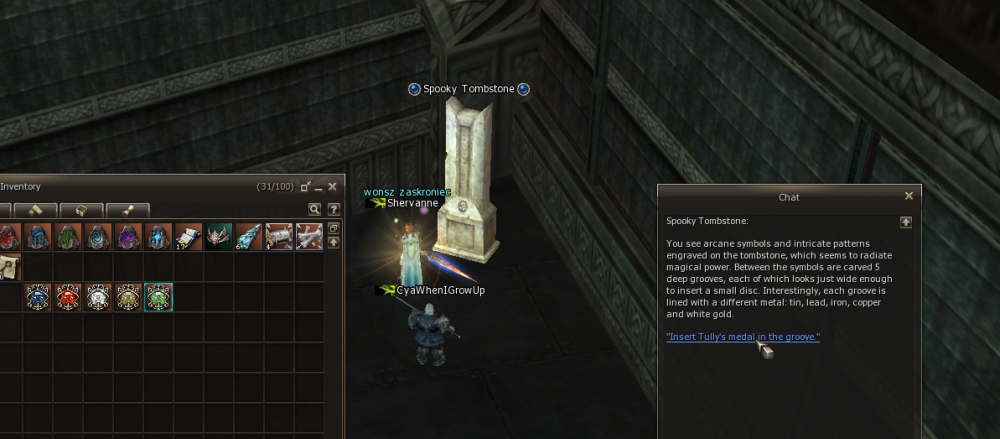Close the Inventory window
The height and width of the screenshot is (439, 1000).
[x=334, y=186]
